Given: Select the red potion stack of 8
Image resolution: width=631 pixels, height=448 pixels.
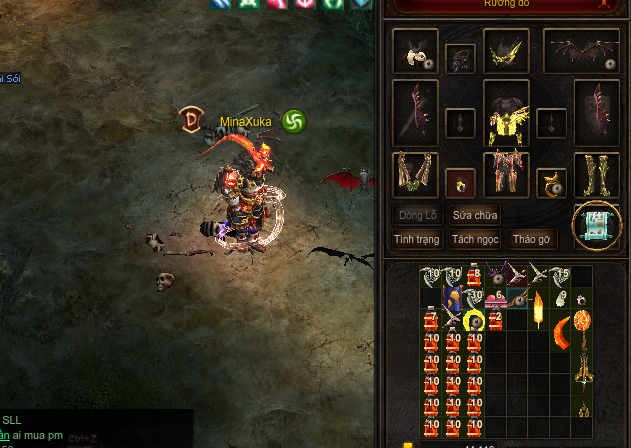Looking at the screenshot, I should (x=474, y=276).
